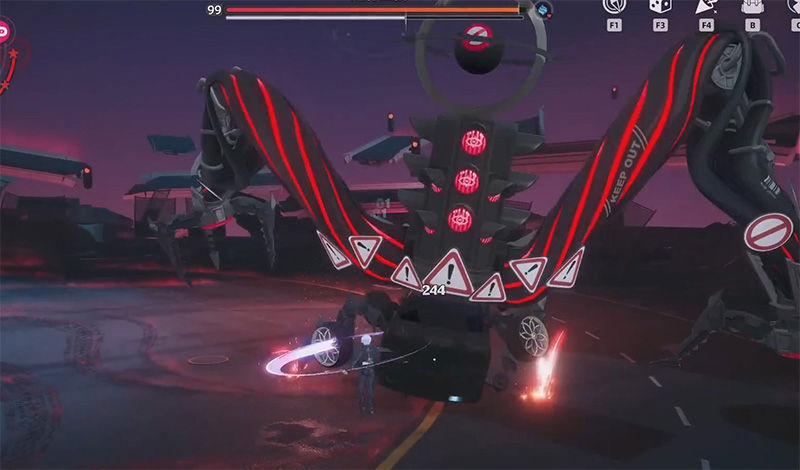Click the dice icon in the top bar
The image size is (800, 470).
coord(661,7)
